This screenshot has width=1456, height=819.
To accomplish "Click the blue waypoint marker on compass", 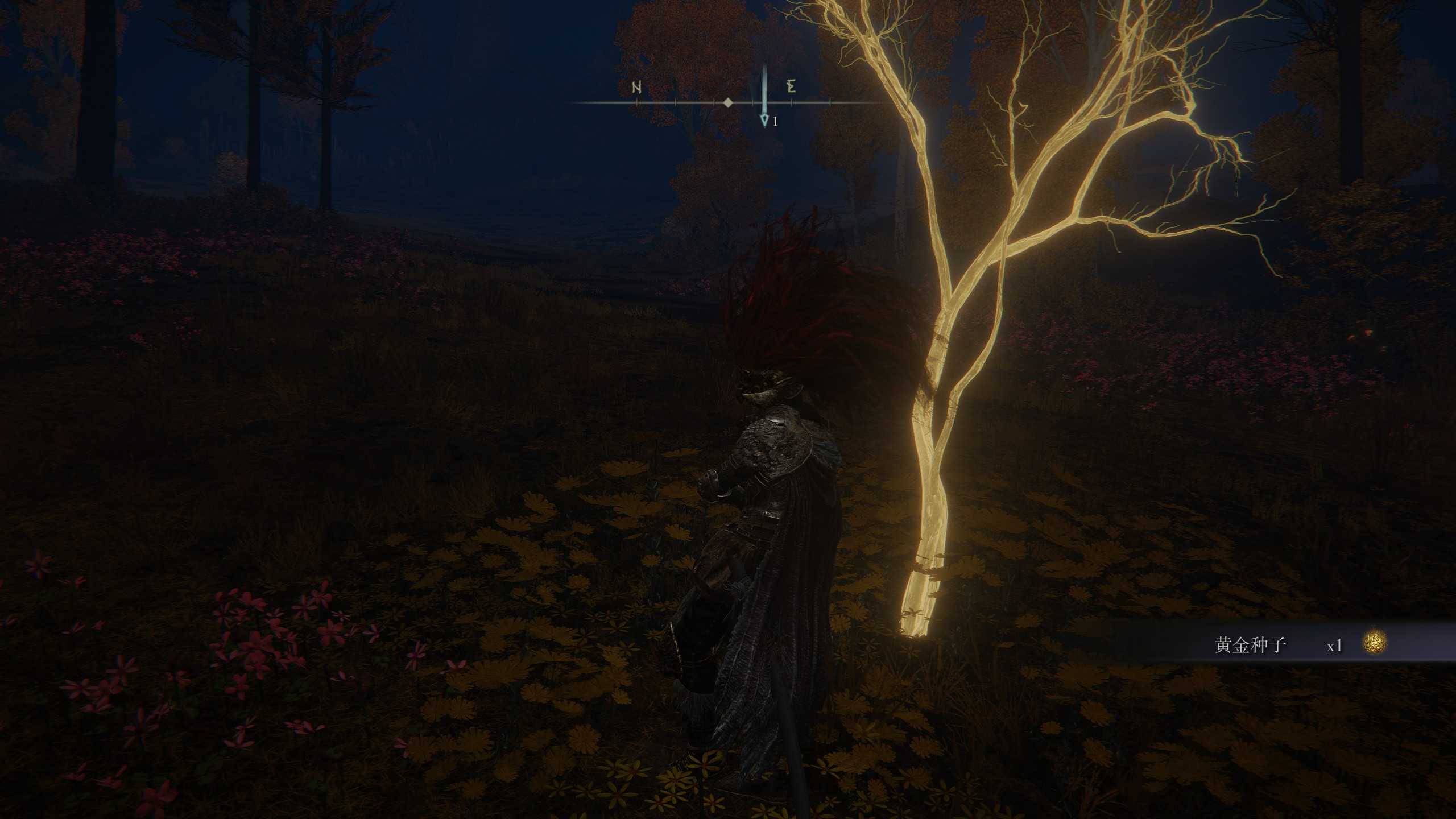I will coord(764,119).
